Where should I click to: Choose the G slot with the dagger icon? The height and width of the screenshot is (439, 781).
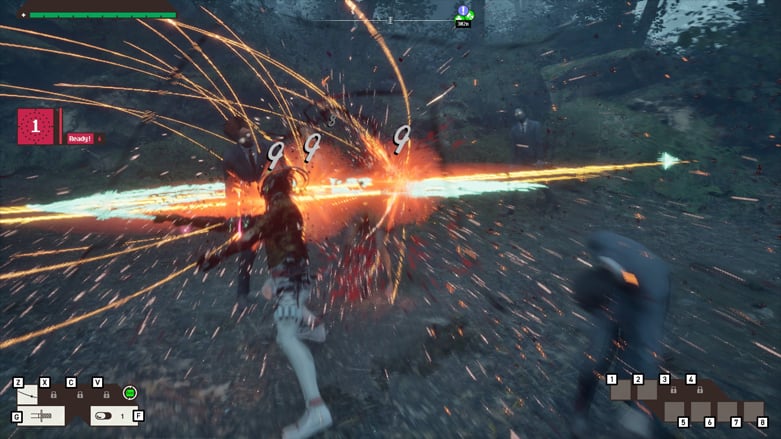click(x=41, y=415)
